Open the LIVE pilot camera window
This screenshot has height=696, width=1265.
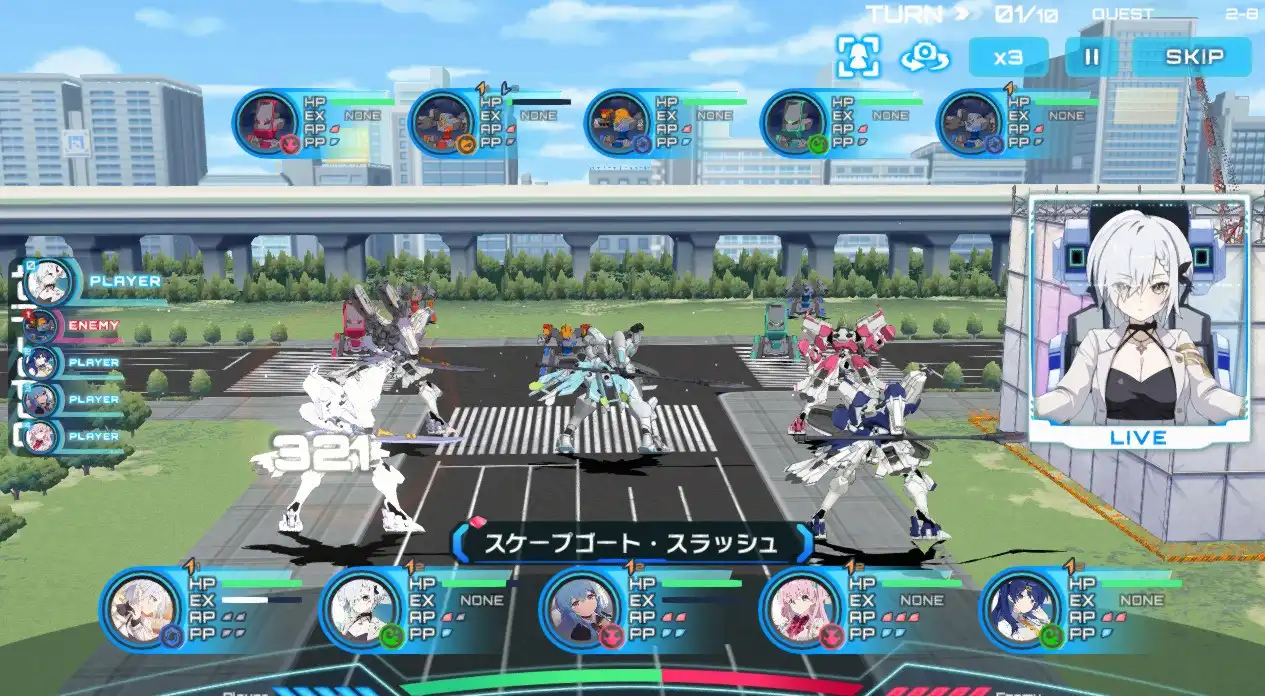[x=1138, y=318]
